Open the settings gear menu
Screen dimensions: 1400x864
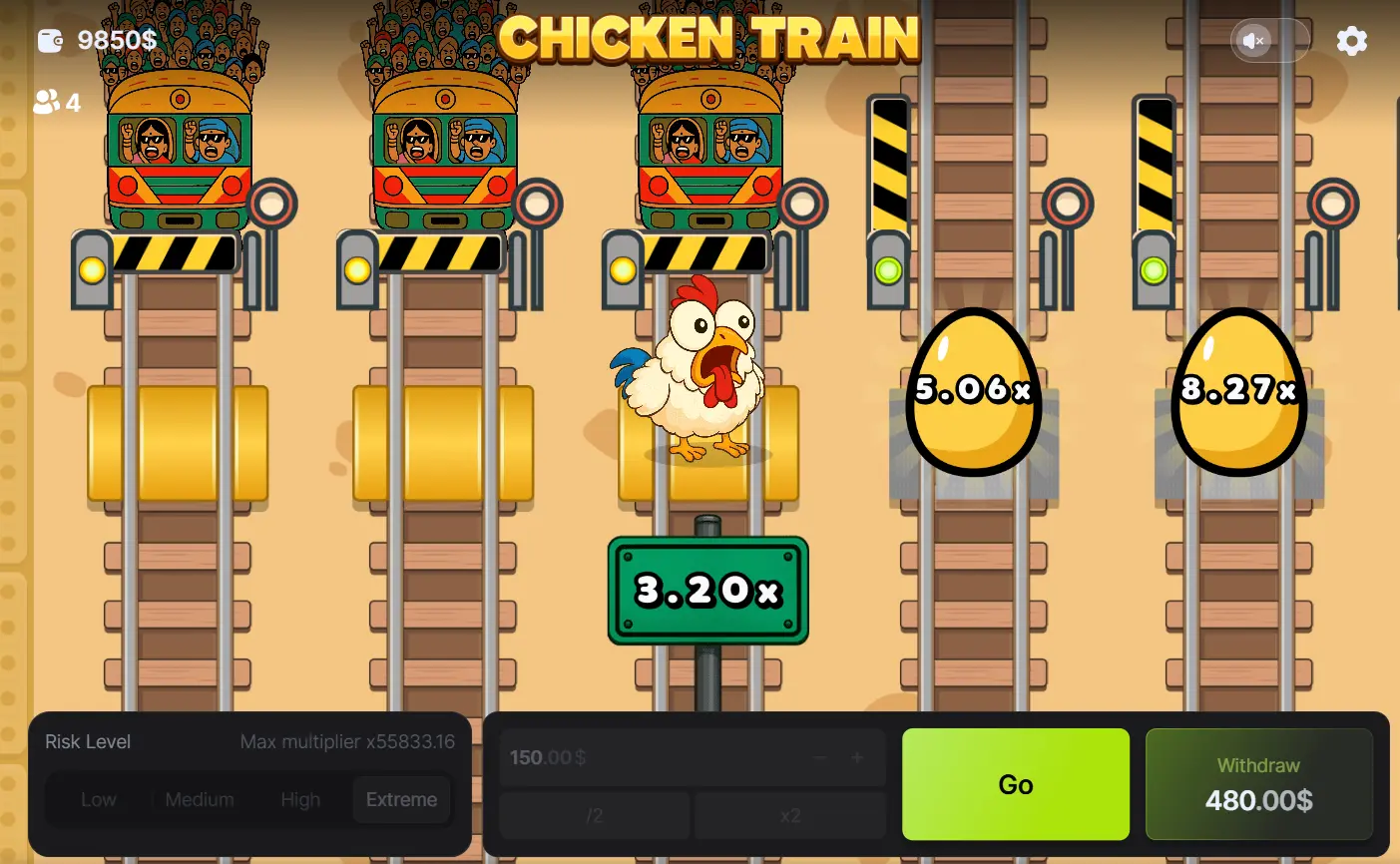click(x=1352, y=40)
